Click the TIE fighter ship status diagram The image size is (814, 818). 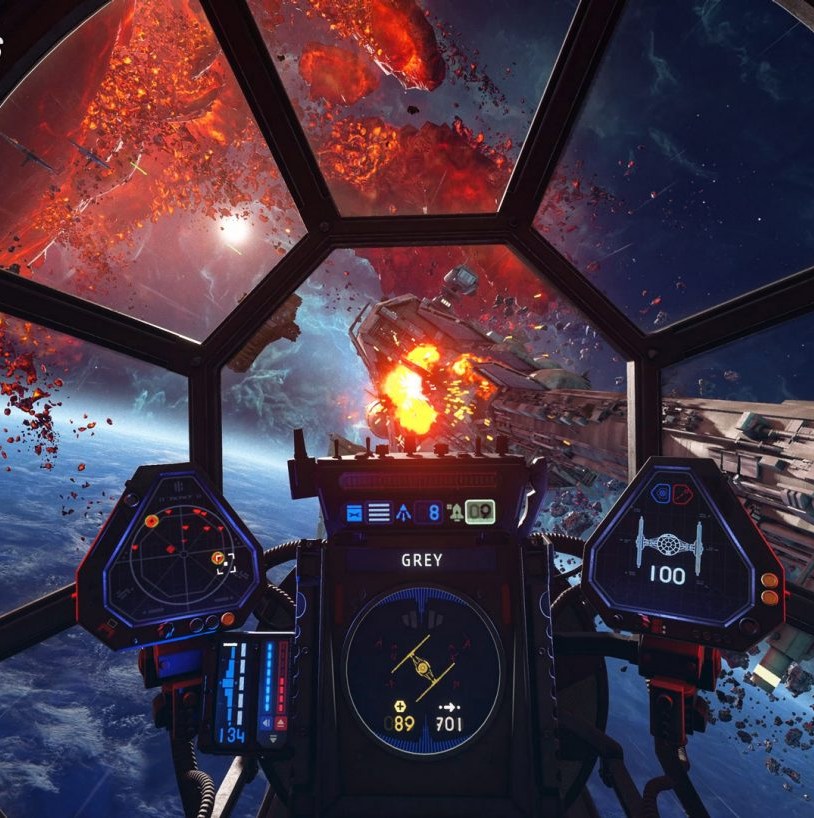coord(669,543)
